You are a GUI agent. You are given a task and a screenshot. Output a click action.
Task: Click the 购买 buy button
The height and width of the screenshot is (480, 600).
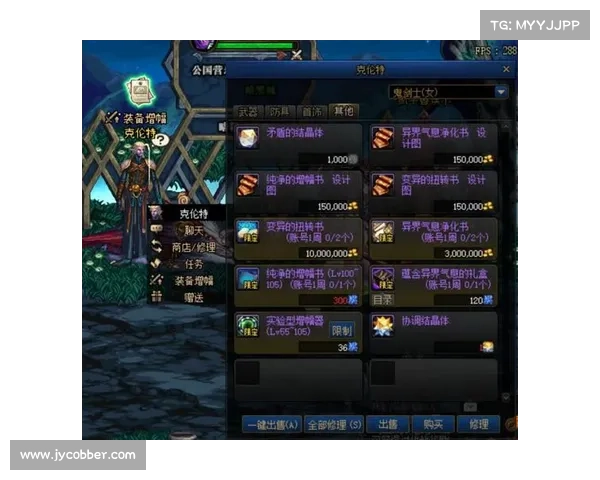coord(433,425)
